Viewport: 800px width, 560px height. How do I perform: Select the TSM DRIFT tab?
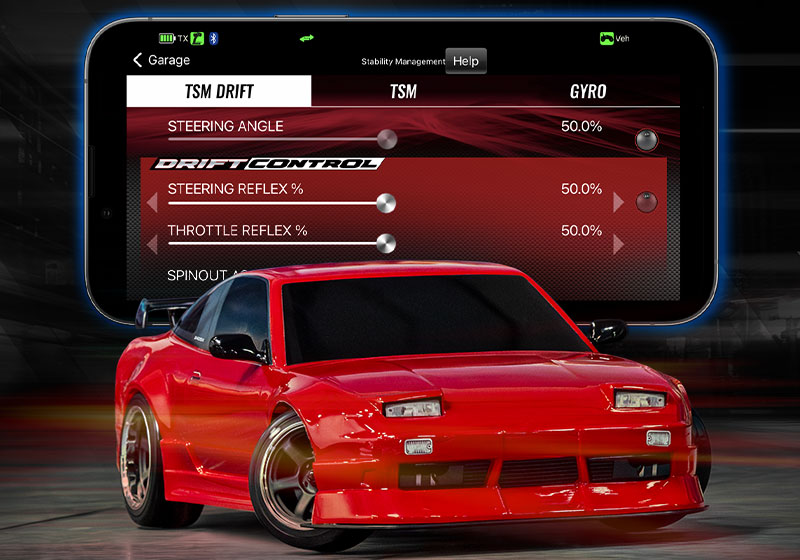219,92
